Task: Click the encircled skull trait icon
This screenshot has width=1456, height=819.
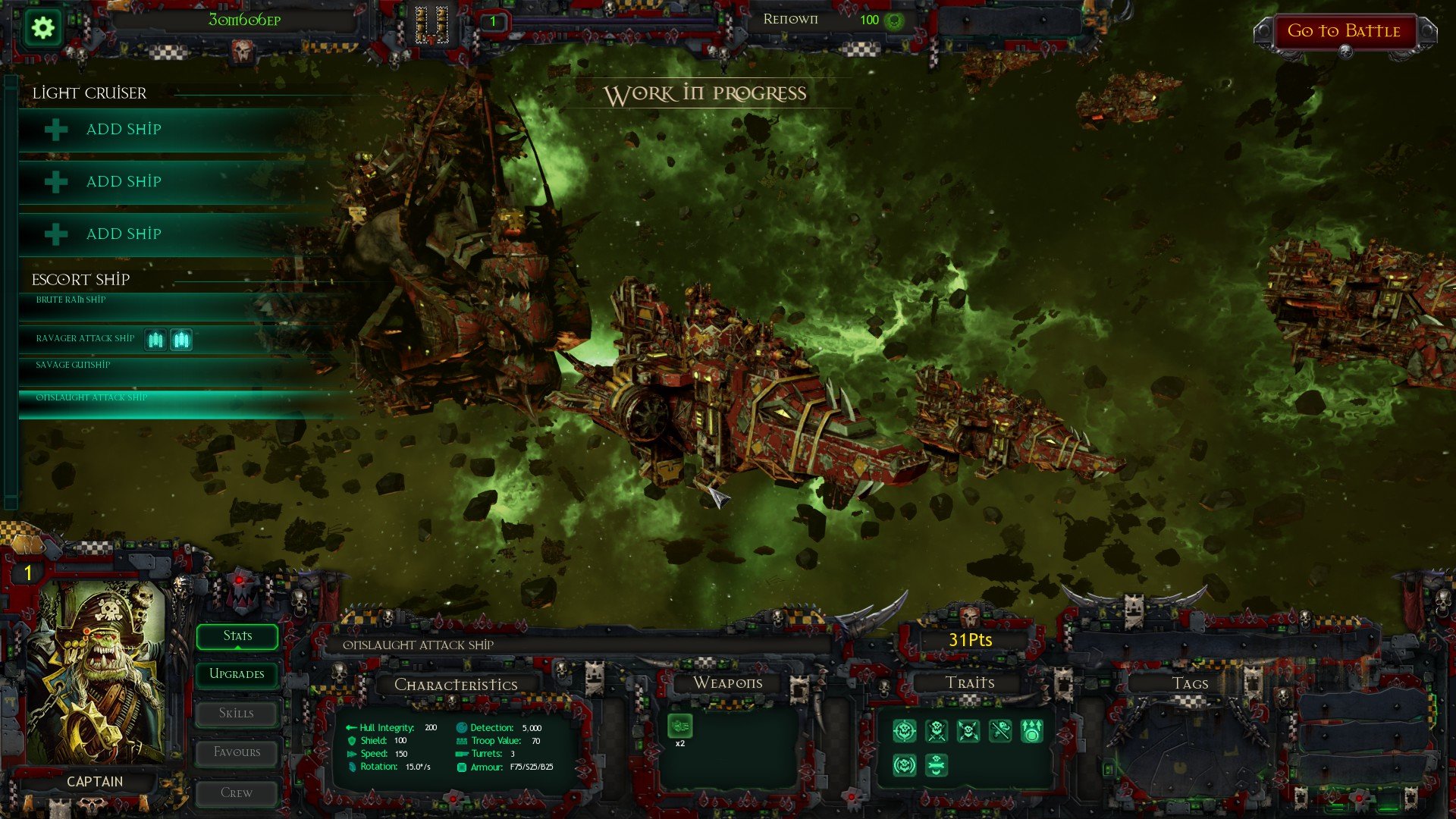Action: point(905,766)
